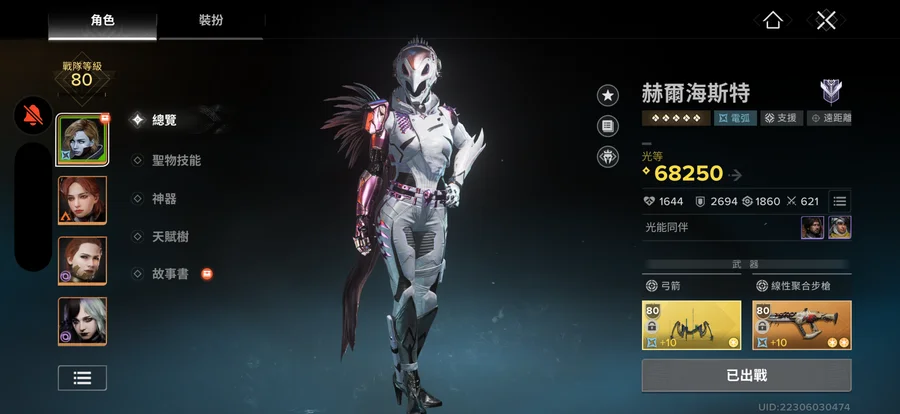This screenshot has width=900, height=414.
Task: Open the arrow next to power 68250
Action: 736,175
